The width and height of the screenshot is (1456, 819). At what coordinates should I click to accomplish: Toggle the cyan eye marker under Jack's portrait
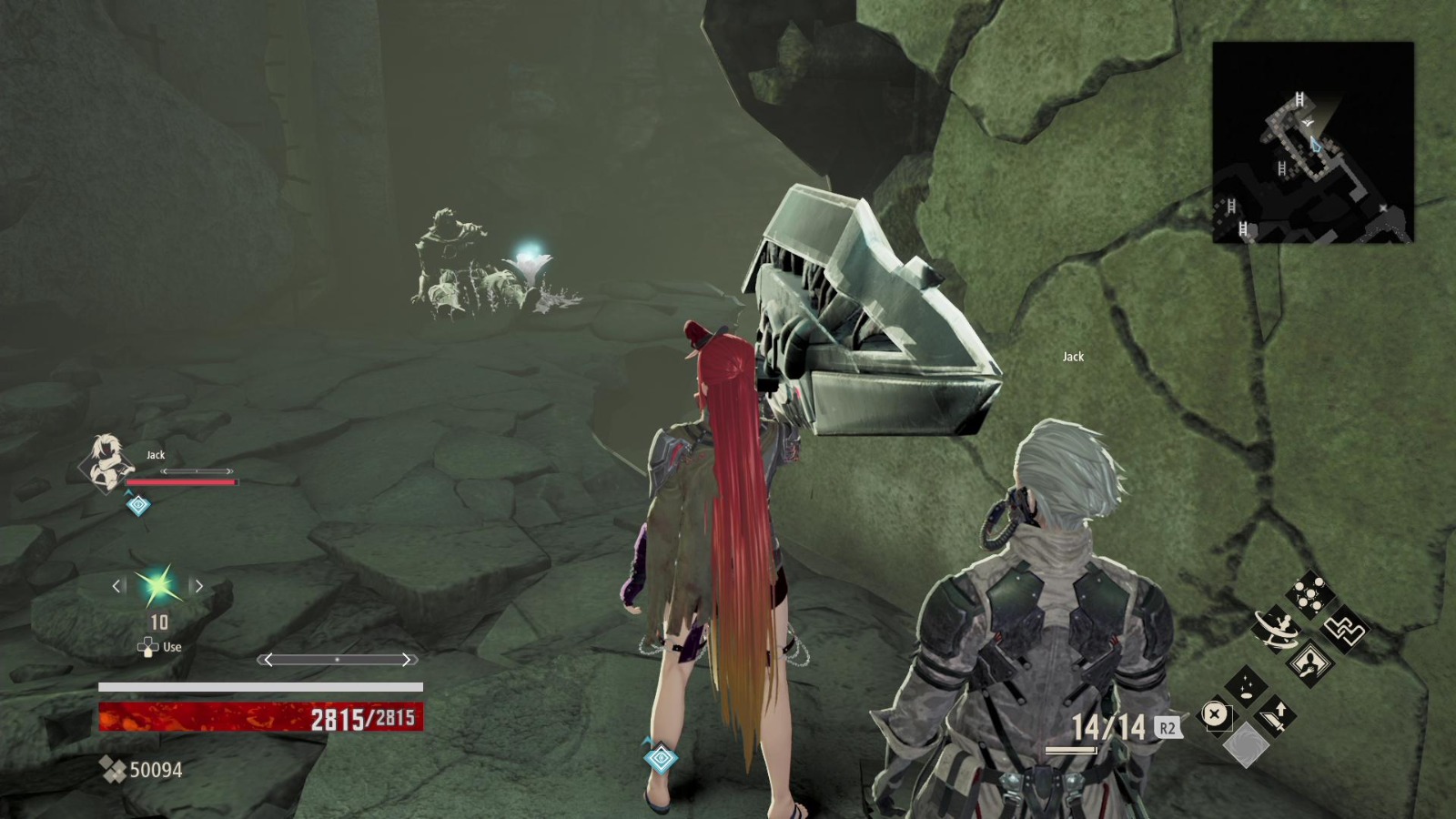137,505
